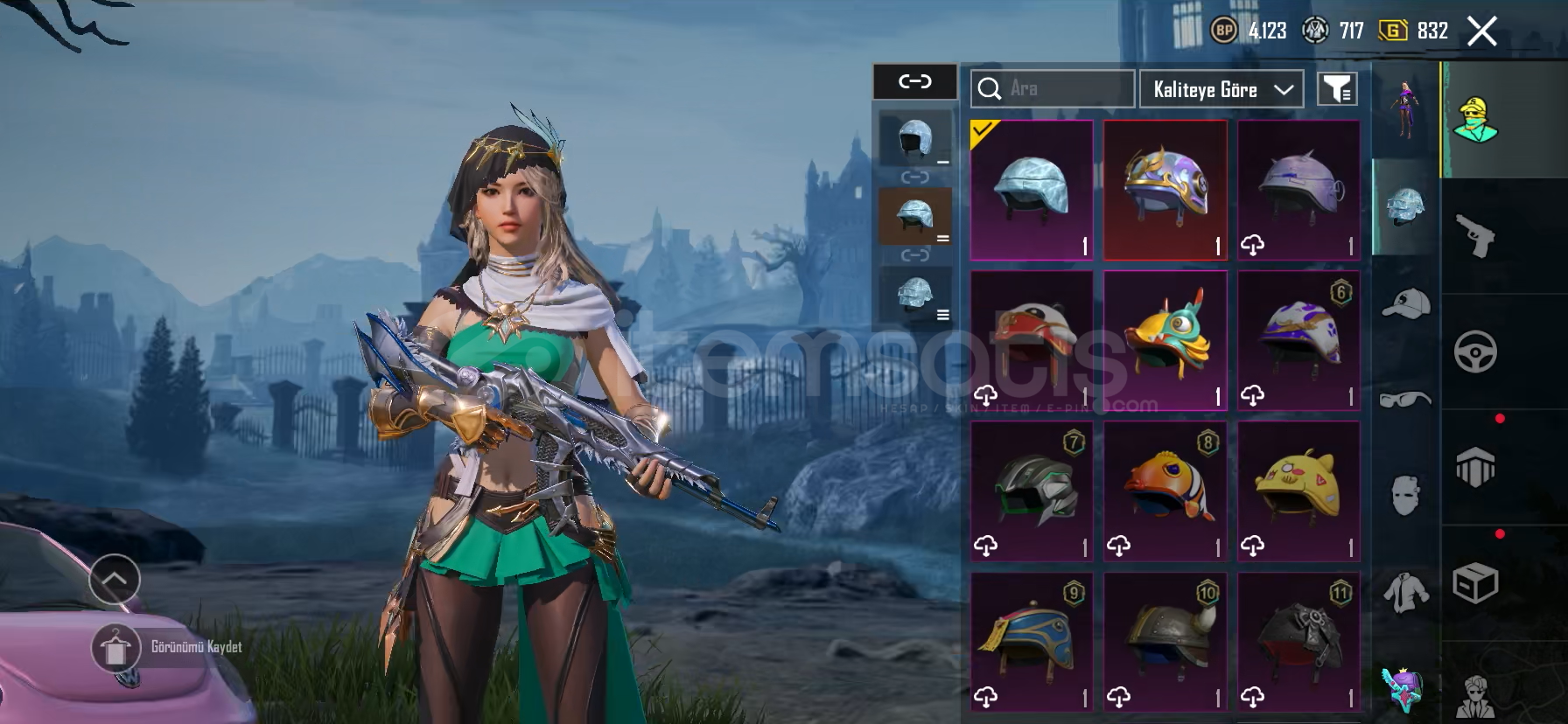Save appearance with Görünümü Kaydet
Screen dimensions: 1568x724
point(166,648)
